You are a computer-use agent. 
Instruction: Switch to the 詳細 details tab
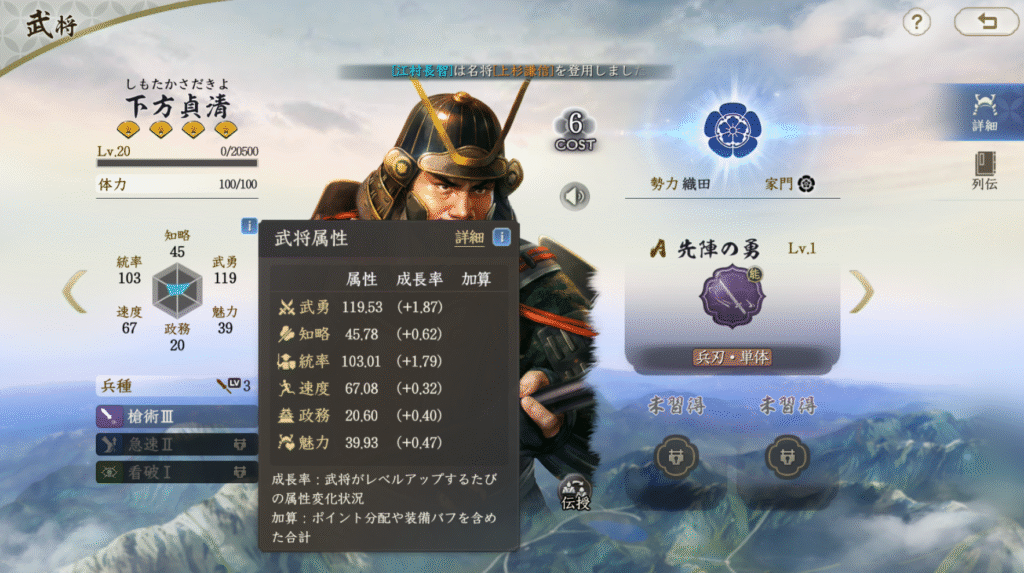pyautogui.click(x=984, y=112)
